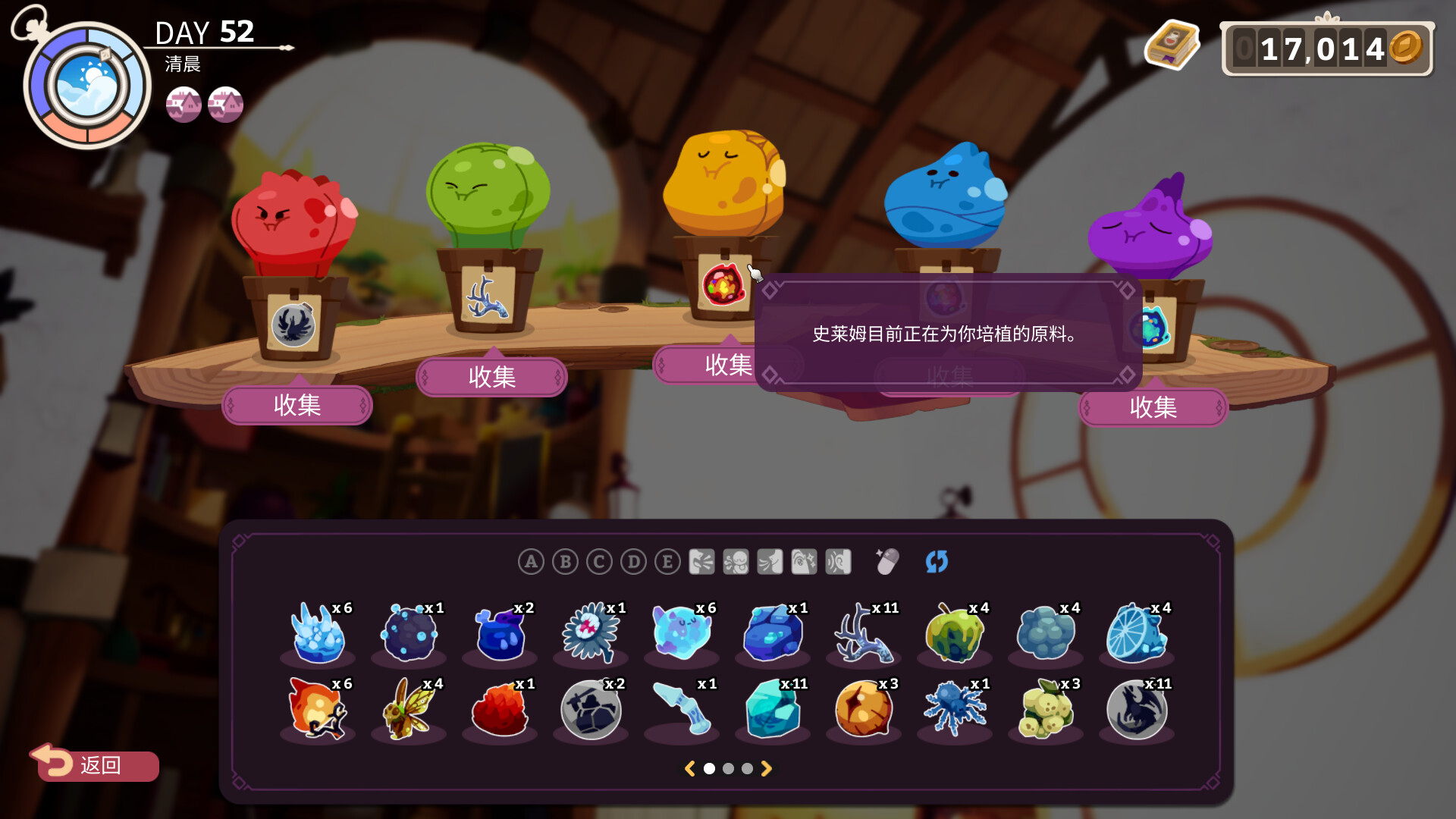Toggle the grade C quality filter

tap(598, 562)
